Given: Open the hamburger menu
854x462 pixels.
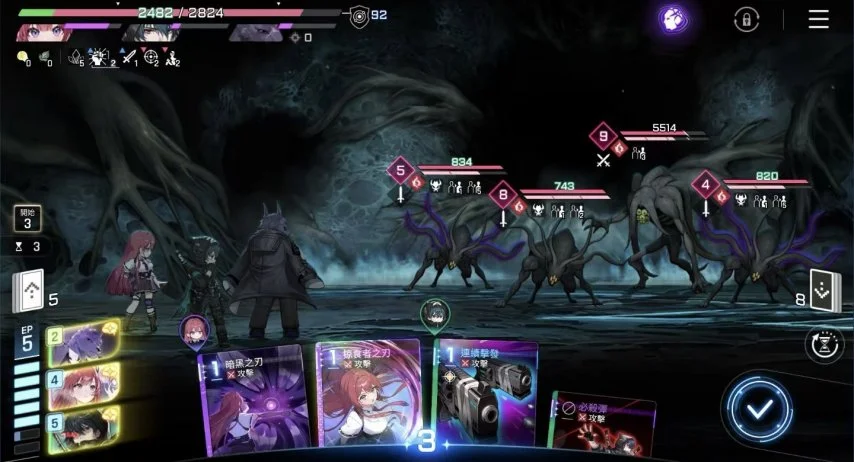Looking at the screenshot, I should tap(819, 19).
